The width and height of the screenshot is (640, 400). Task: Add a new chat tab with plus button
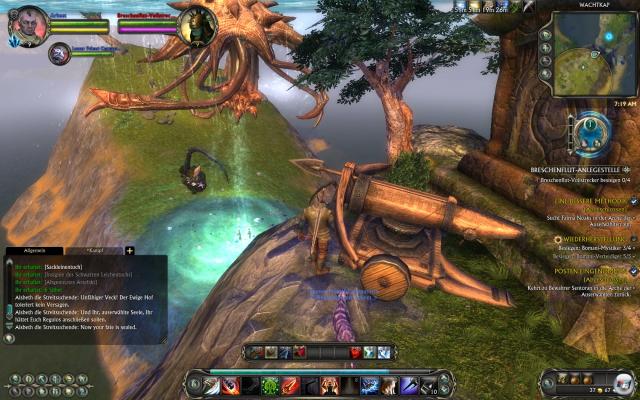point(129,250)
